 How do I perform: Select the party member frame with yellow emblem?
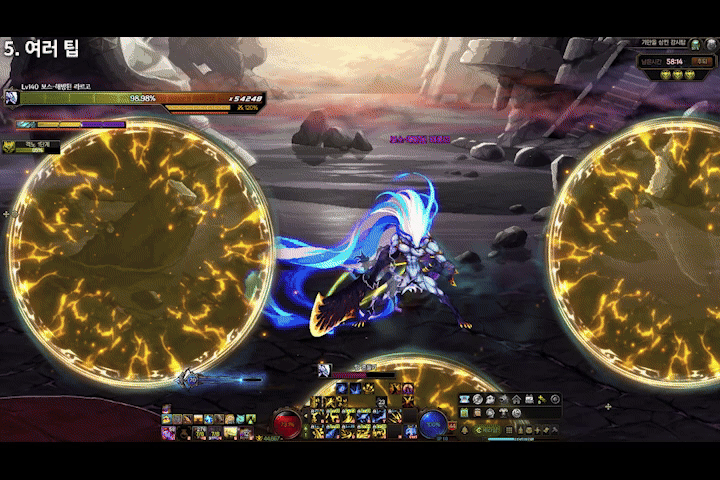pyautogui.click(x=30, y=146)
